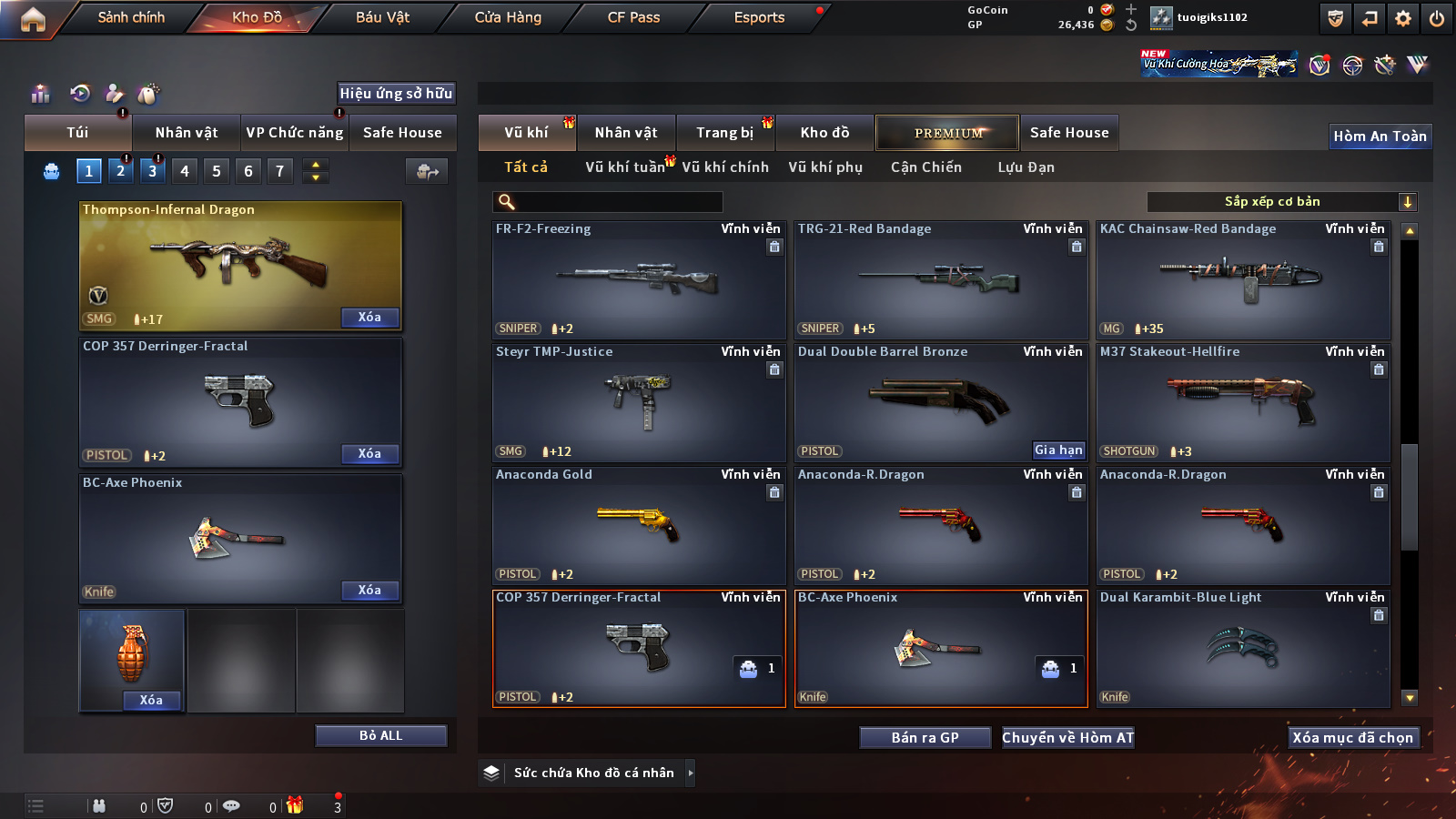
Task: Go to the Sảnh chính lobby
Action: 131,17
